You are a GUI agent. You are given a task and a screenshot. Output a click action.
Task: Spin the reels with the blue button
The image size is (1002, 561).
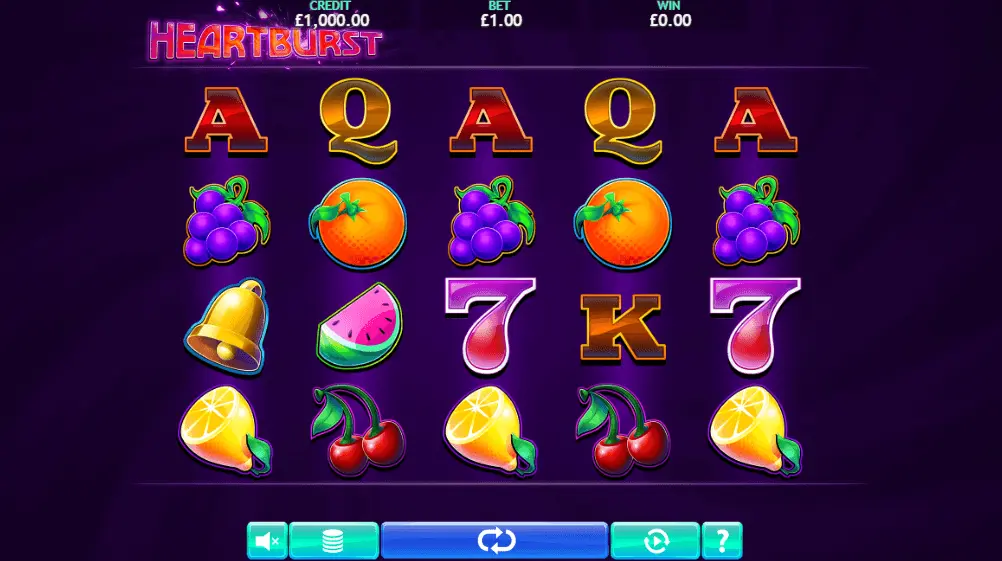pyautogui.click(x=495, y=541)
